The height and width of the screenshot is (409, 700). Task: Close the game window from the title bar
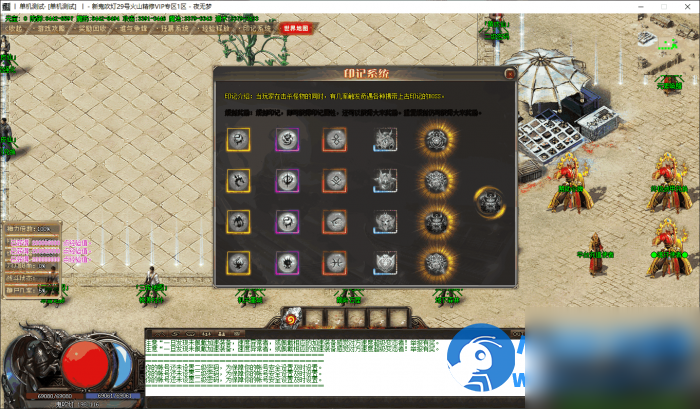pyautogui.click(x=685, y=7)
